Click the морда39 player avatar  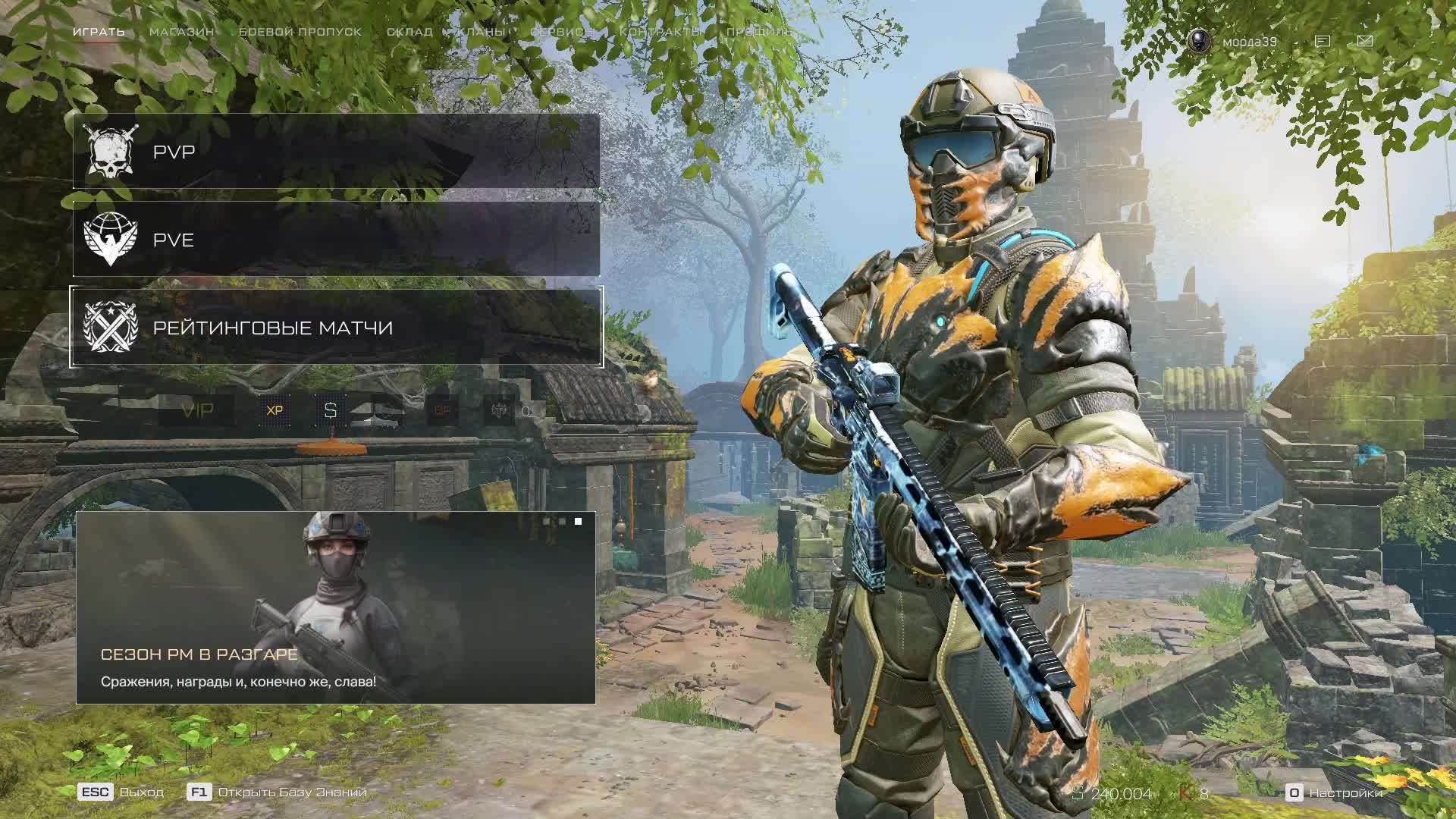[x=1199, y=41]
